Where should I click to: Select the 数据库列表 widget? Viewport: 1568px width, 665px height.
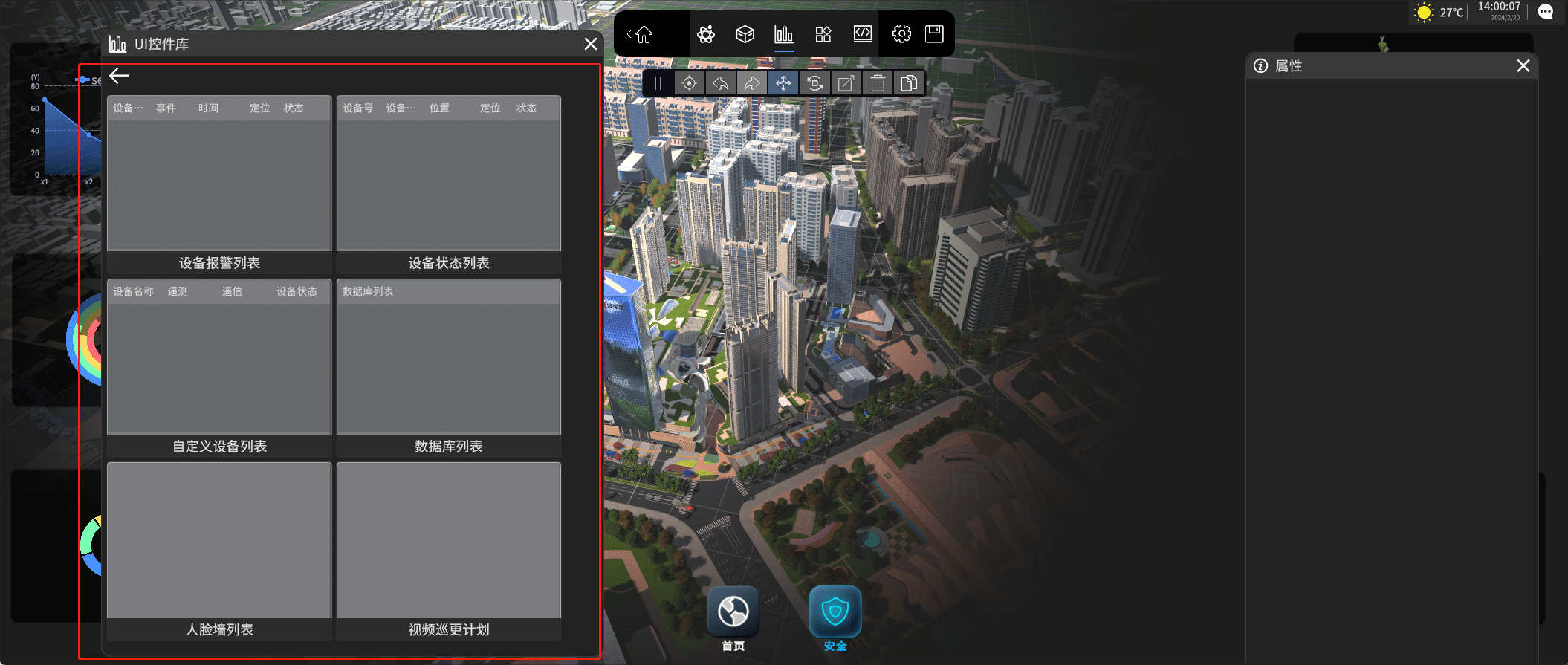click(449, 366)
